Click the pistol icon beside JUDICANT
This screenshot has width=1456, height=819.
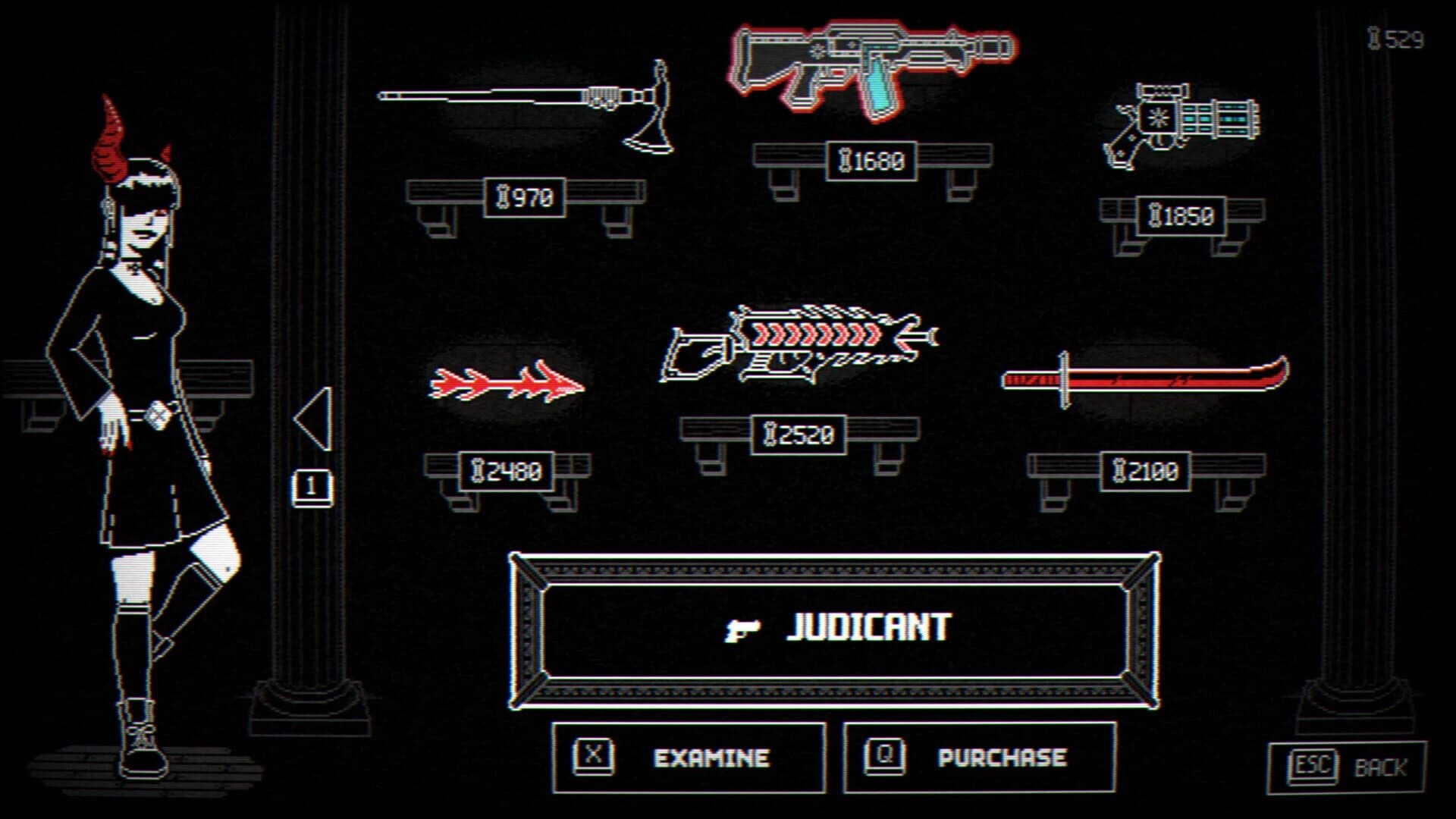tap(745, 627)
